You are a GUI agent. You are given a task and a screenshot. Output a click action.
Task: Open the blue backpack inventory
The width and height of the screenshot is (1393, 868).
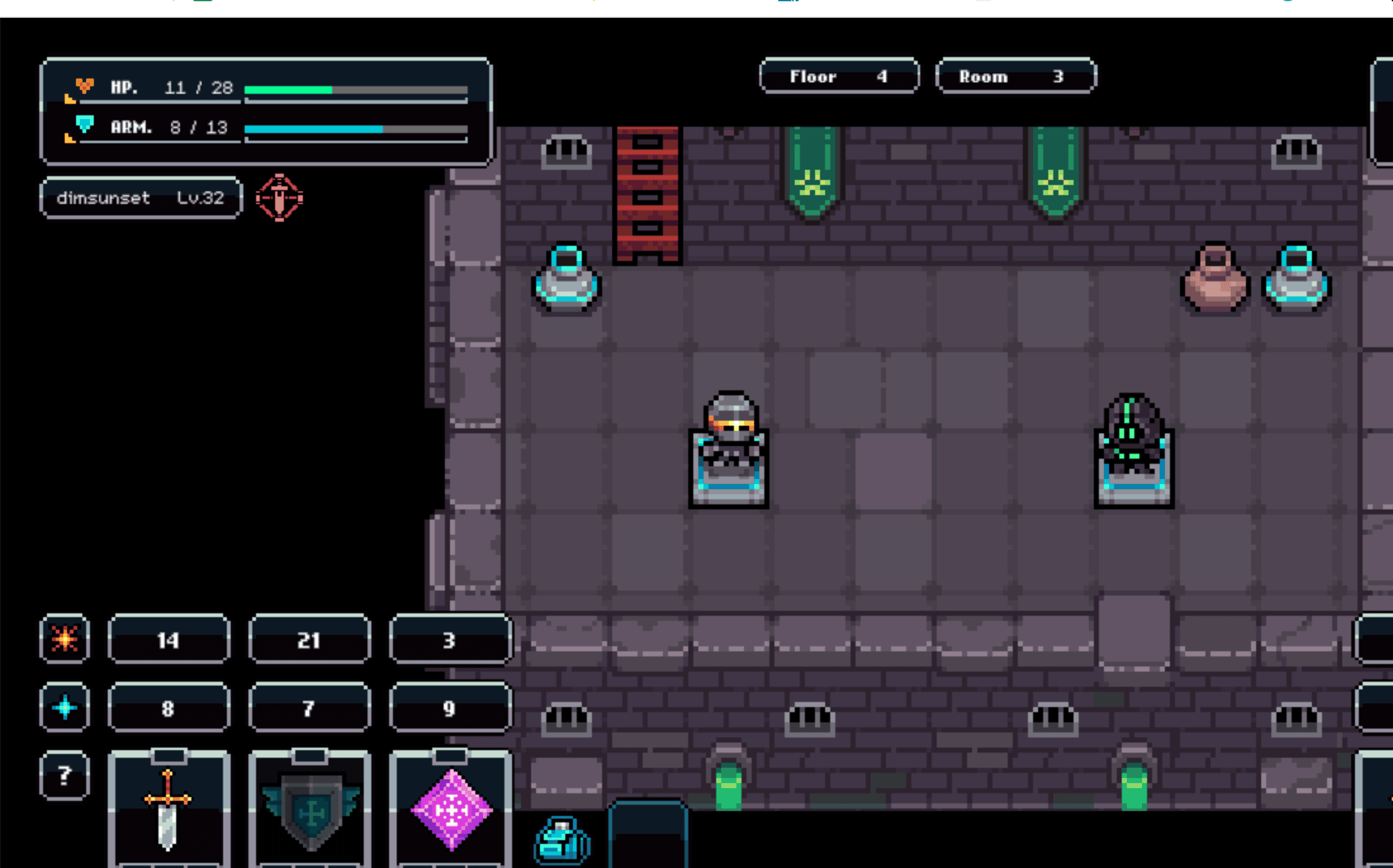(x=562, y=840)
